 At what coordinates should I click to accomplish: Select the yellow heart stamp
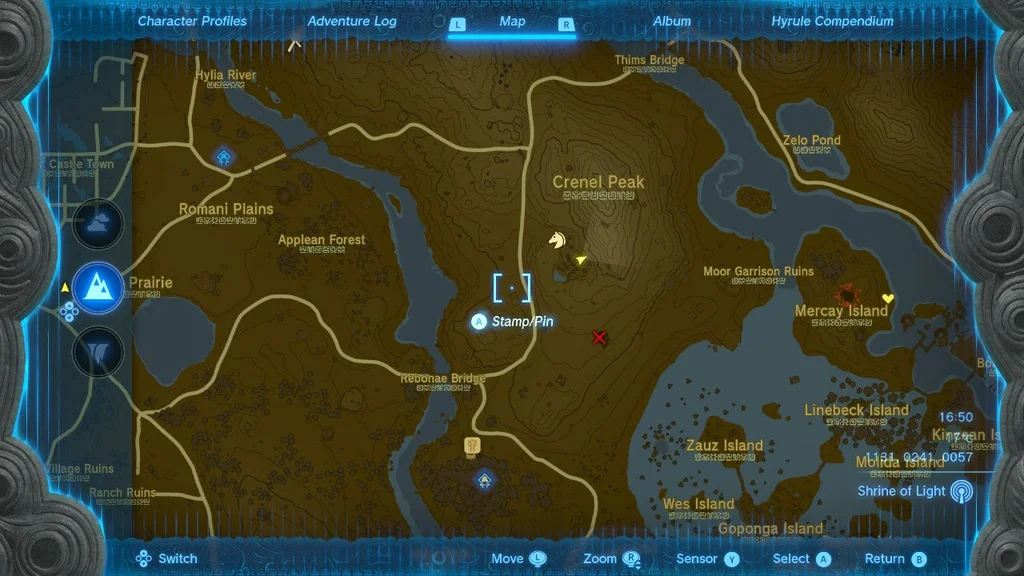(x=886, y=298)
